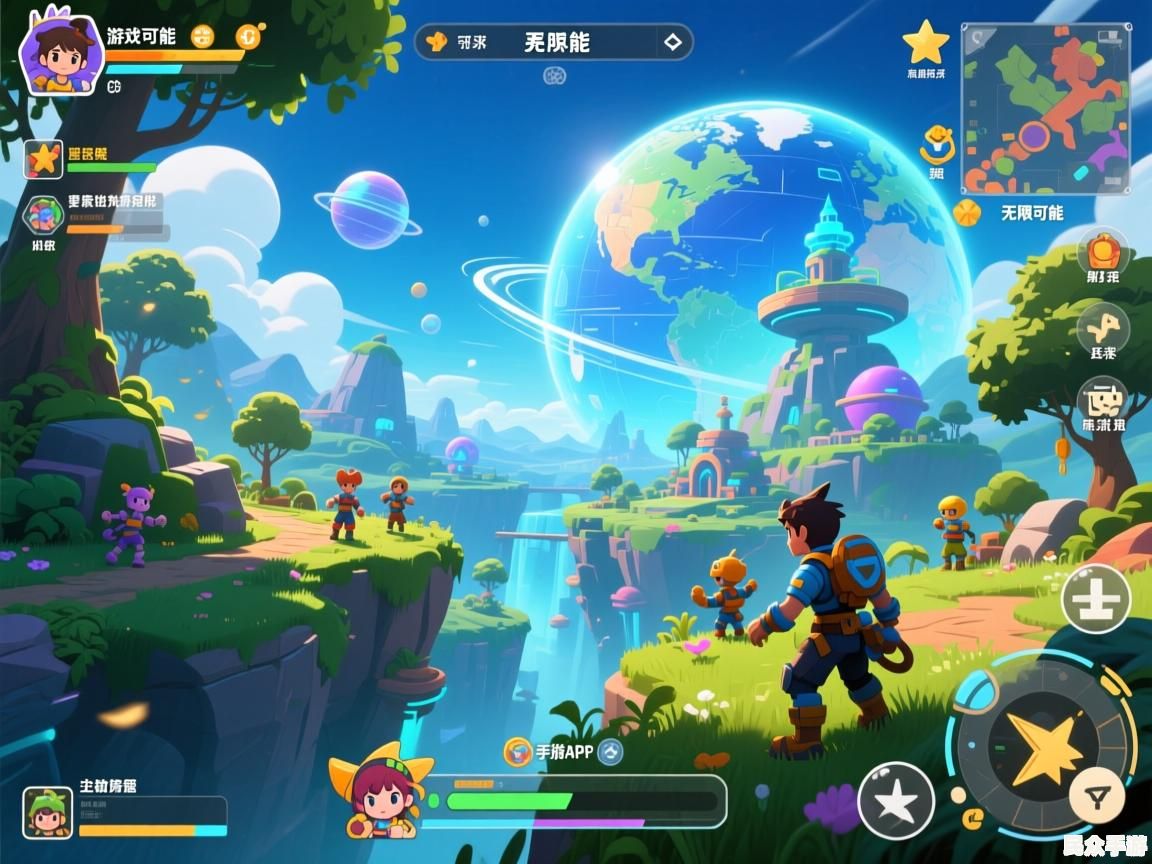Image resolution: width=1152 pixels, height=864 pixels.
Task: Select the colorful gem cluster icon
Action: (44, 216)
